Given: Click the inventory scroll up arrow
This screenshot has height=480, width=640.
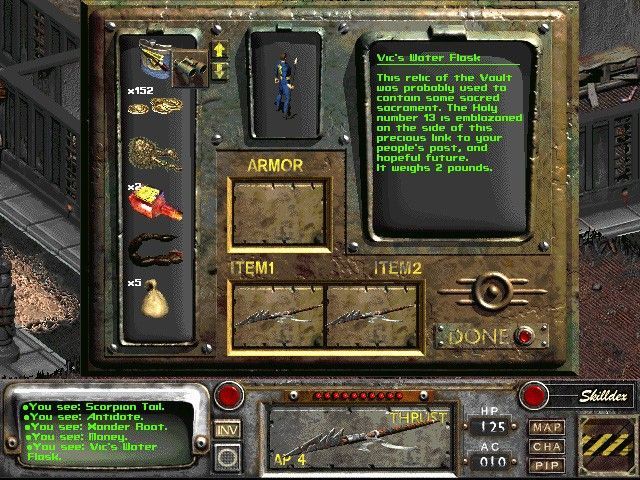Looking at the screenshot, I should 220,50.
